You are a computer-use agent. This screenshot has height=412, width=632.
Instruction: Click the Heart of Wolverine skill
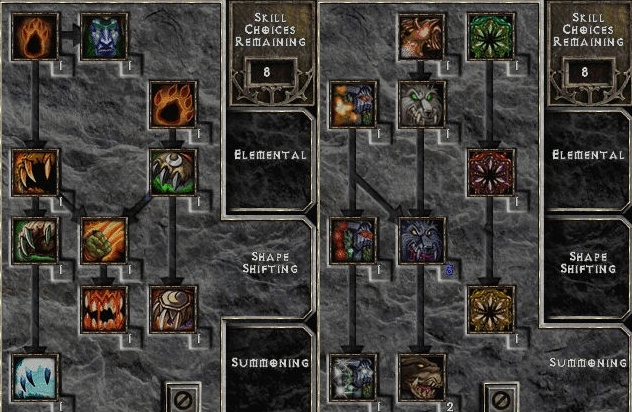354,241
